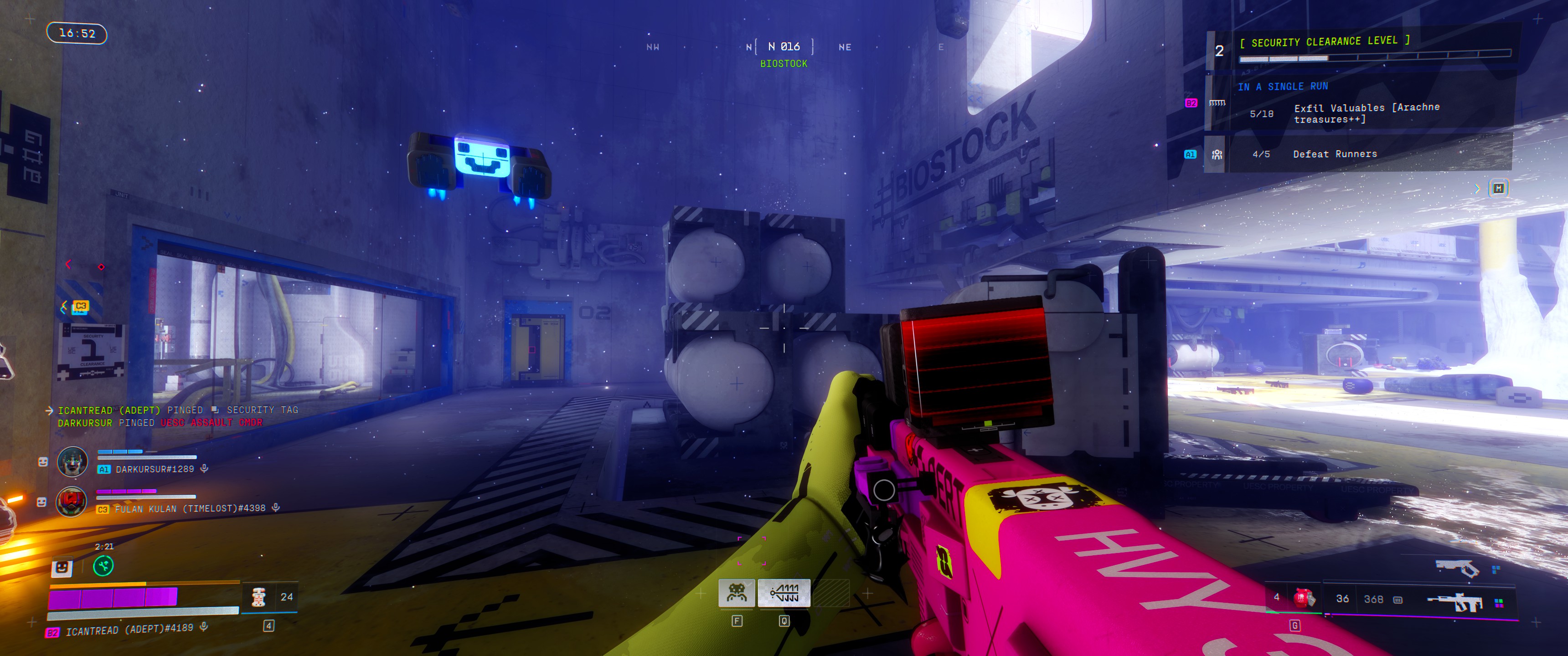Toggle DARKURSUR's microphone icon

click(205, 469)
